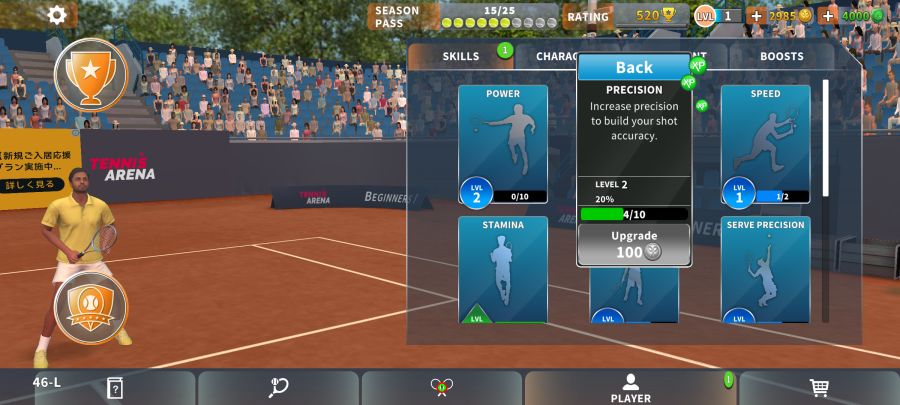The width and height of the screenshot is (900, 405).
Task: Select the Power skill card
Action: tap(503, 143)
